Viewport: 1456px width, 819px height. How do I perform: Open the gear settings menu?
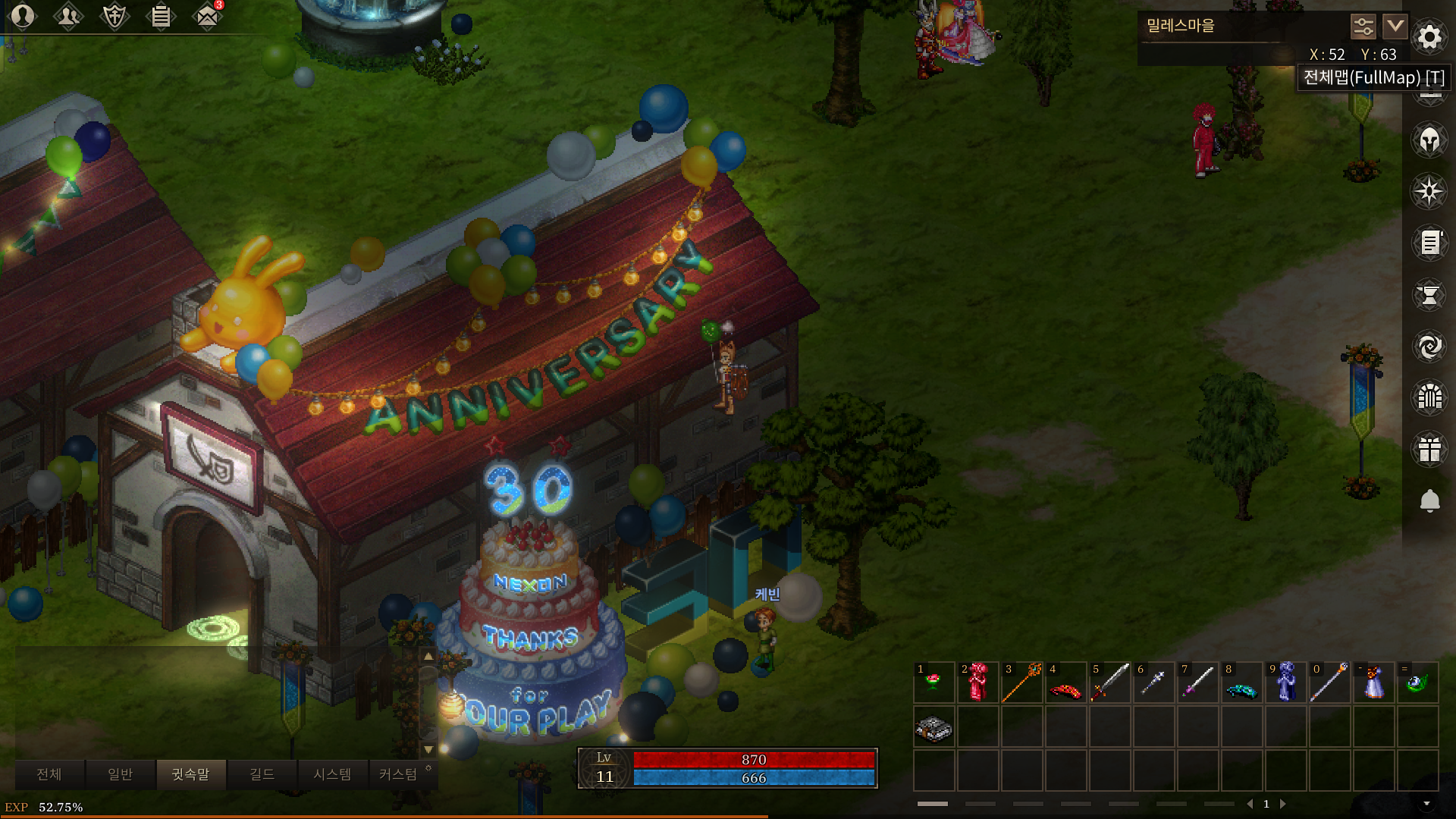tap(1429, 36)
